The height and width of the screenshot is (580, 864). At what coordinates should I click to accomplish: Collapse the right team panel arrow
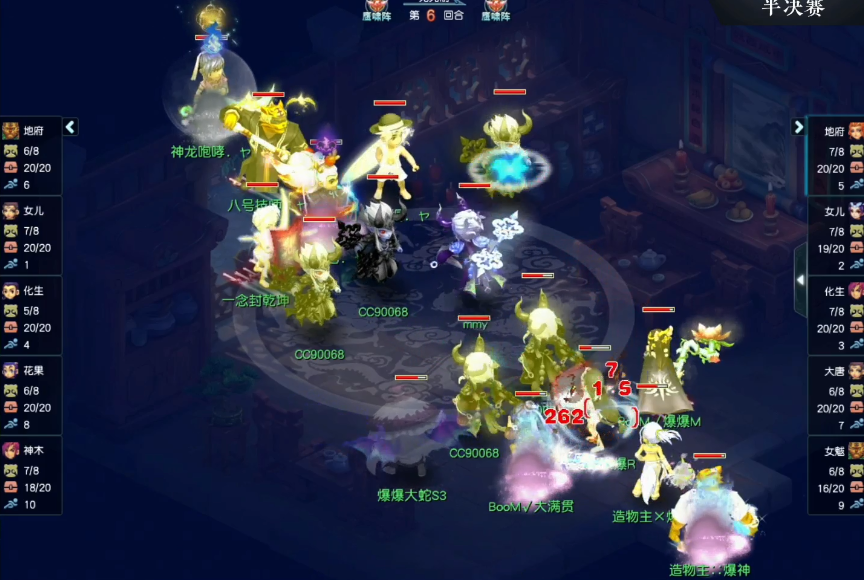click(x=798, y=127)
